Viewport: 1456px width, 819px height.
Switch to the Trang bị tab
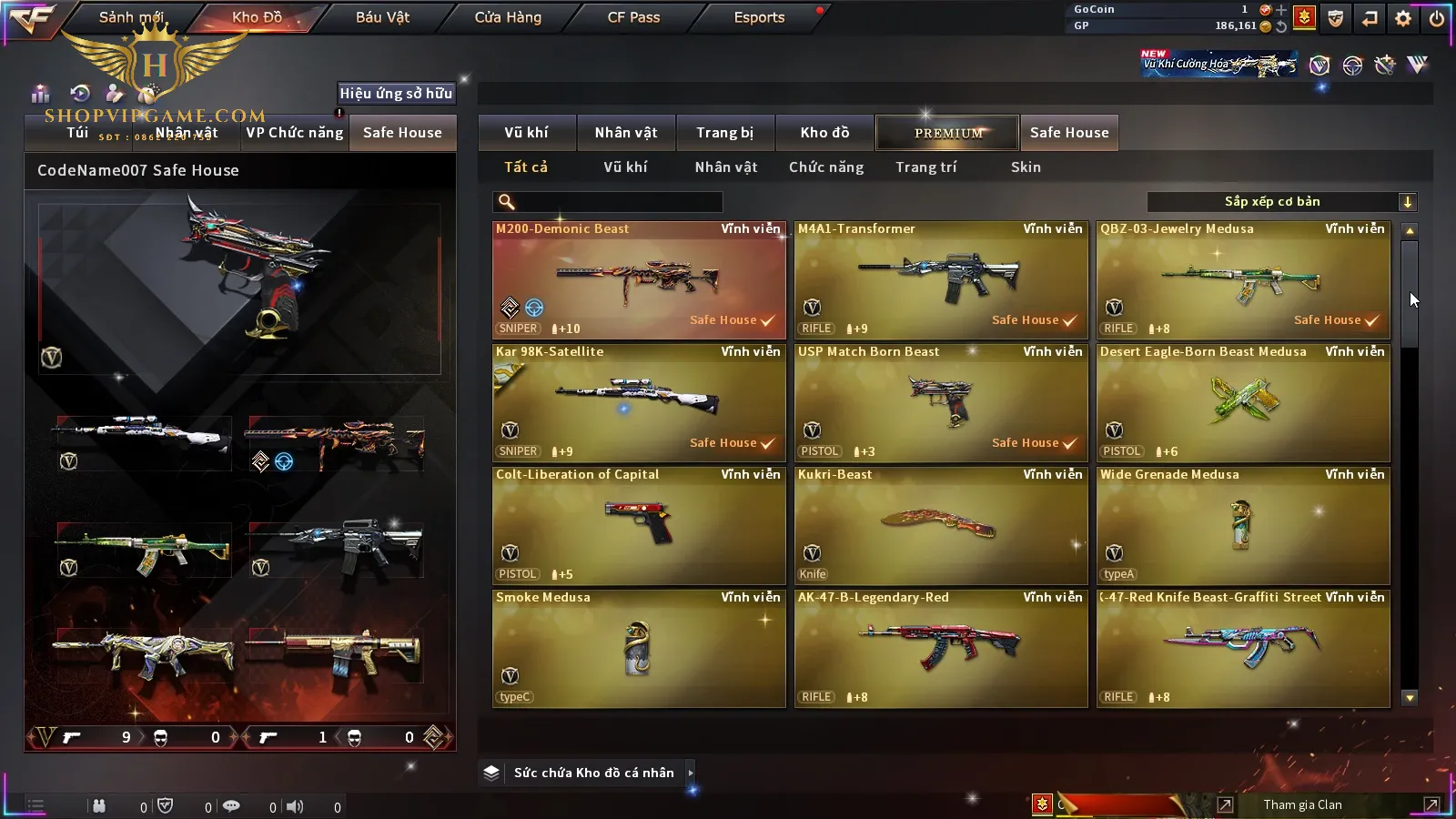tap(724, 133)
